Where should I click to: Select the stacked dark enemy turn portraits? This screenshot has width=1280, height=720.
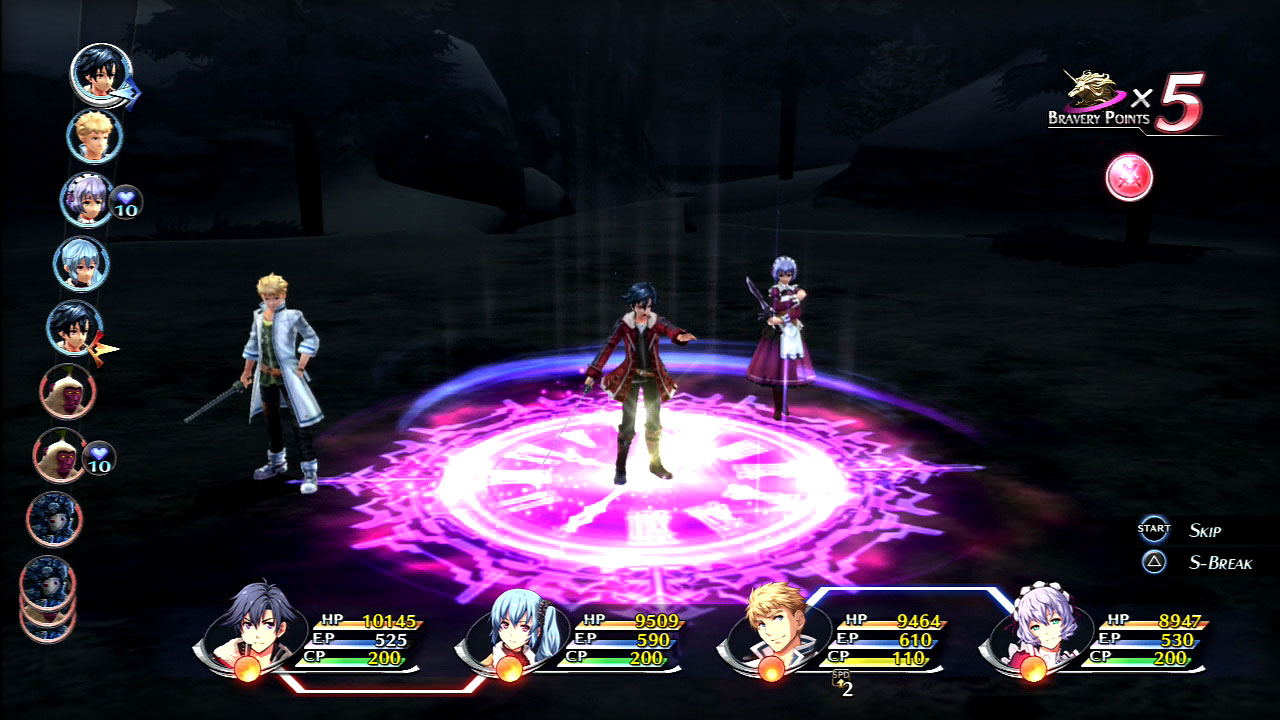click(48, 596)
